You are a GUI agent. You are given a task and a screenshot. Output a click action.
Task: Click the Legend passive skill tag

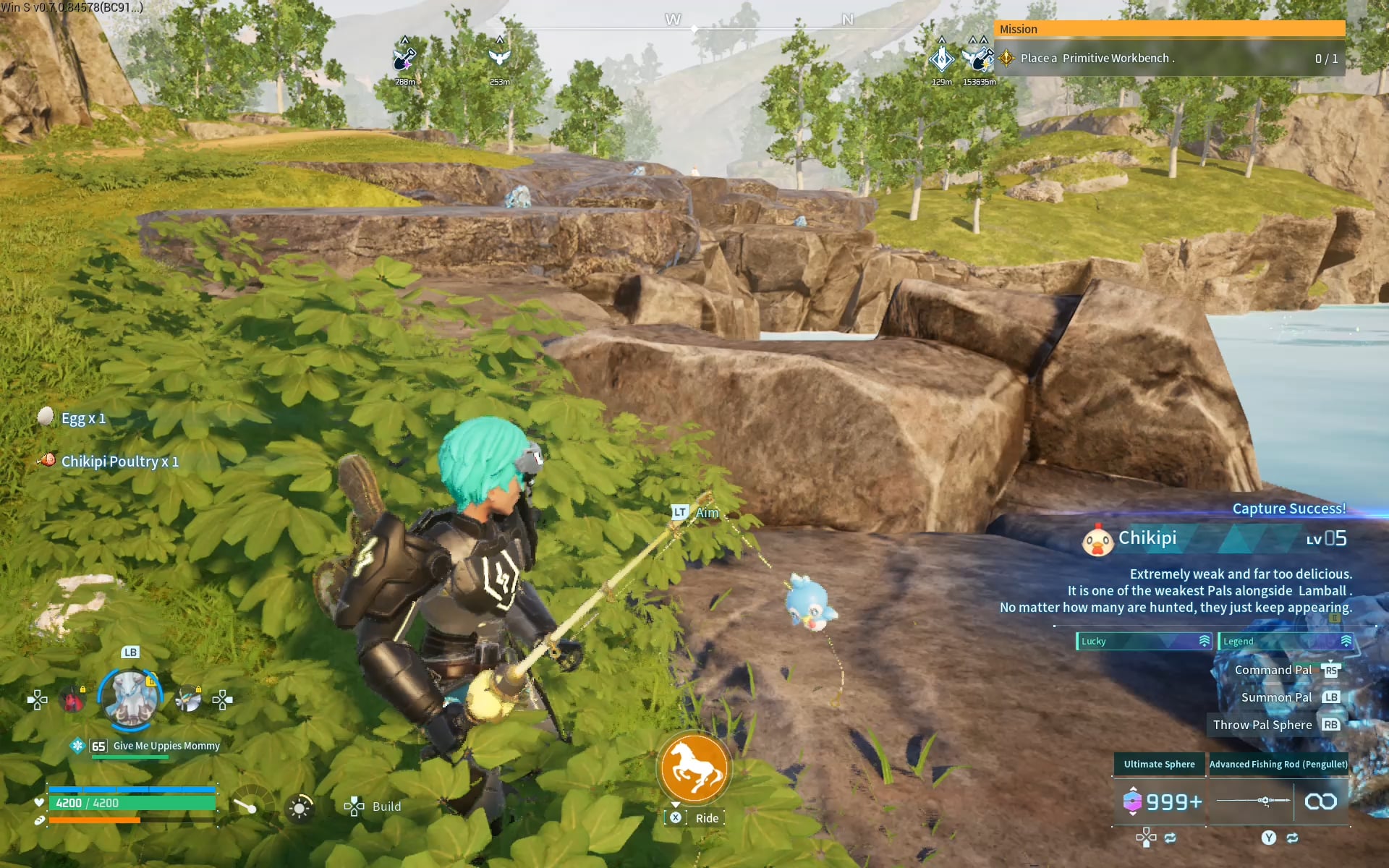(x=1285, y=642)
